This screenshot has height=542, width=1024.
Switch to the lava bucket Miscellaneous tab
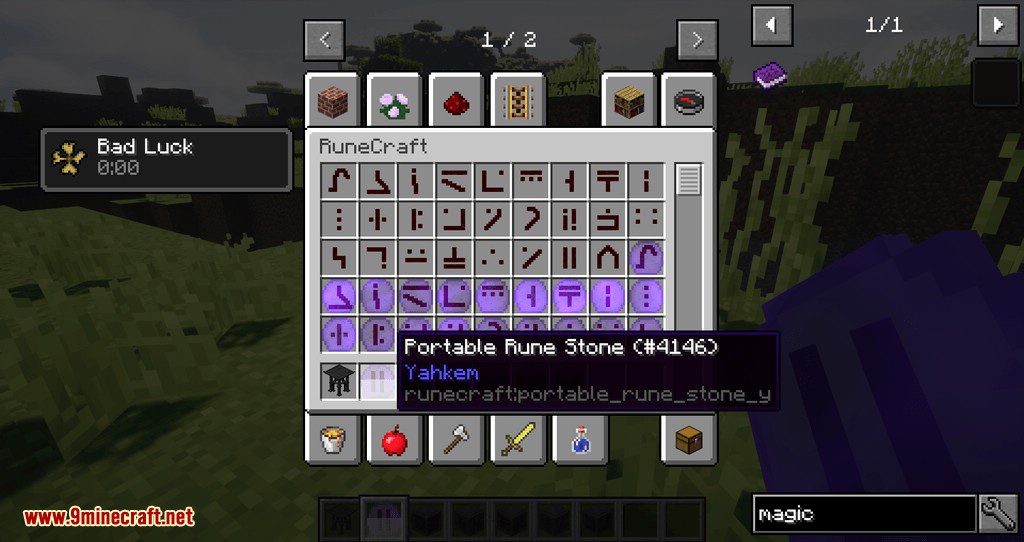coord(332,439)
